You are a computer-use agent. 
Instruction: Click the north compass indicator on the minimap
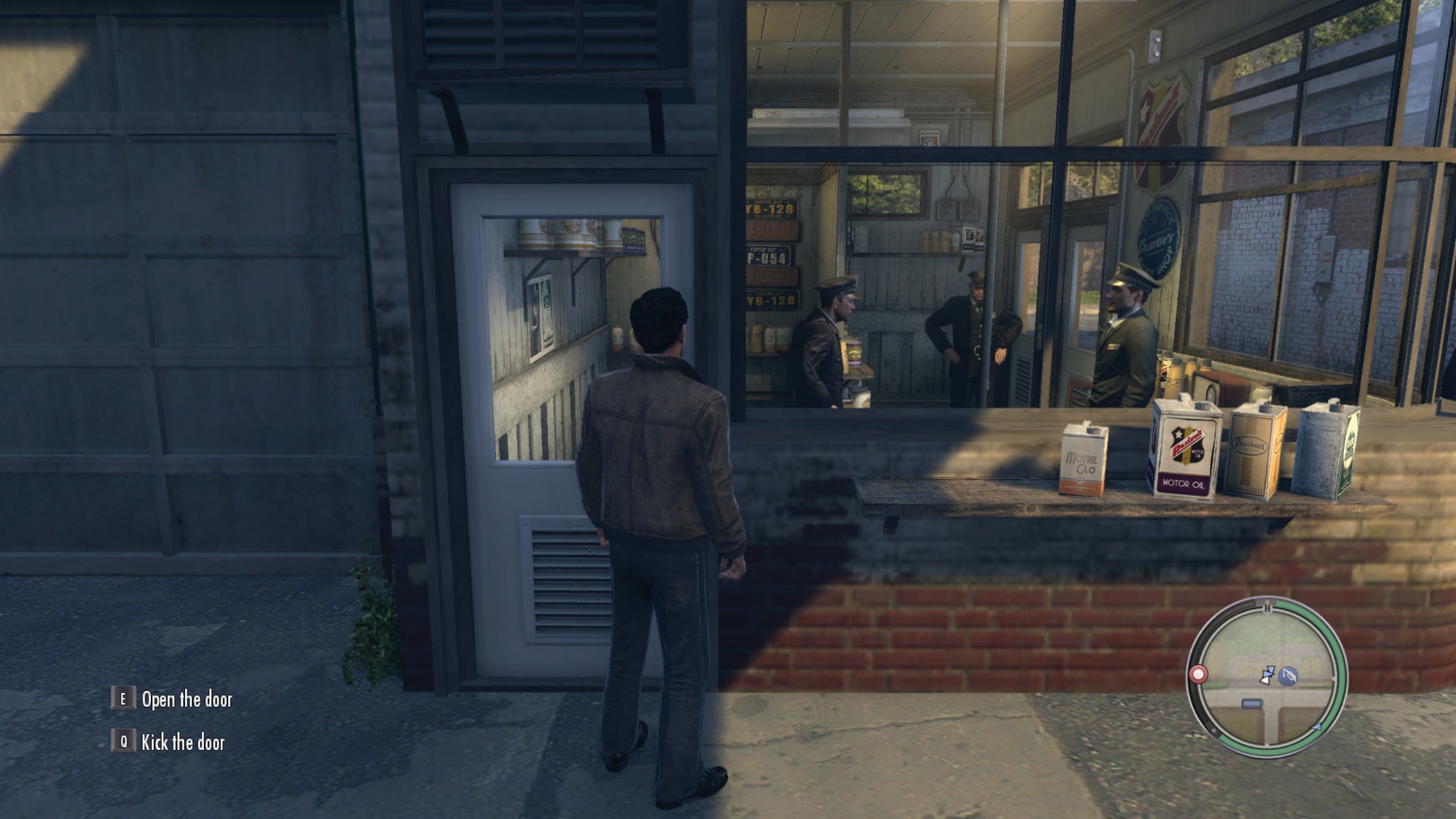coord(1266,607)
